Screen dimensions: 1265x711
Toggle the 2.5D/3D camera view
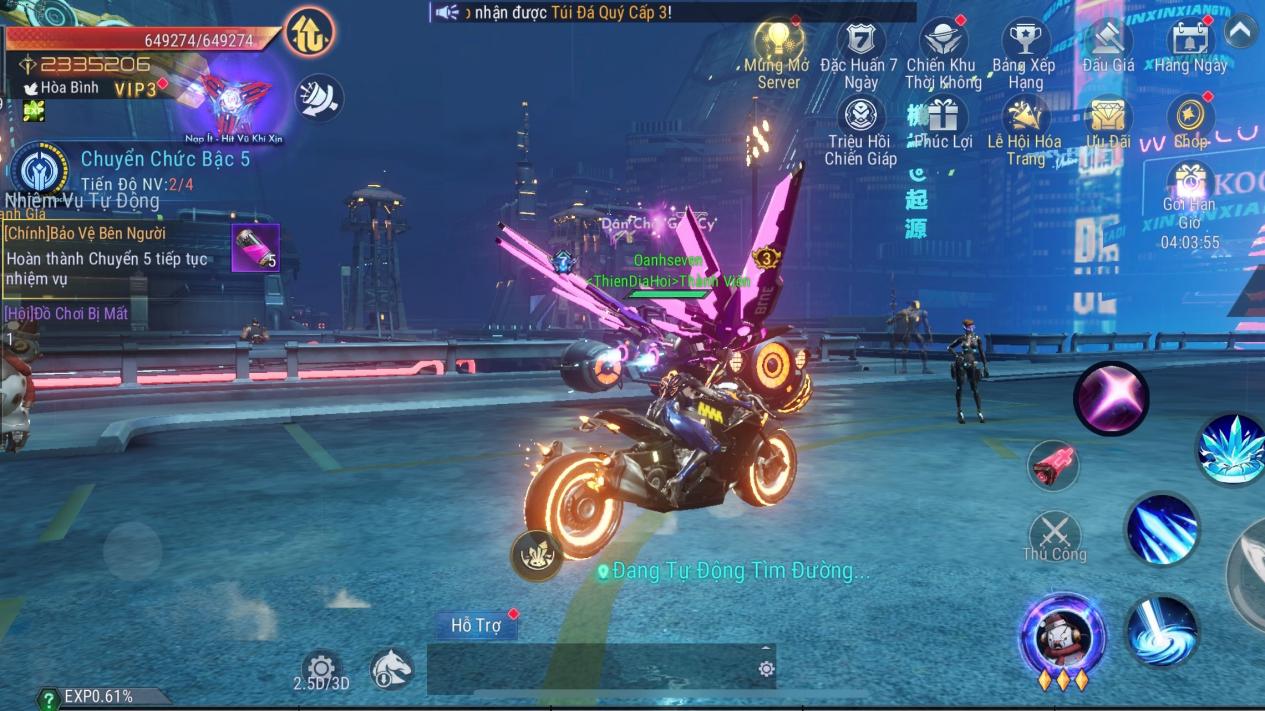(321, 670)
